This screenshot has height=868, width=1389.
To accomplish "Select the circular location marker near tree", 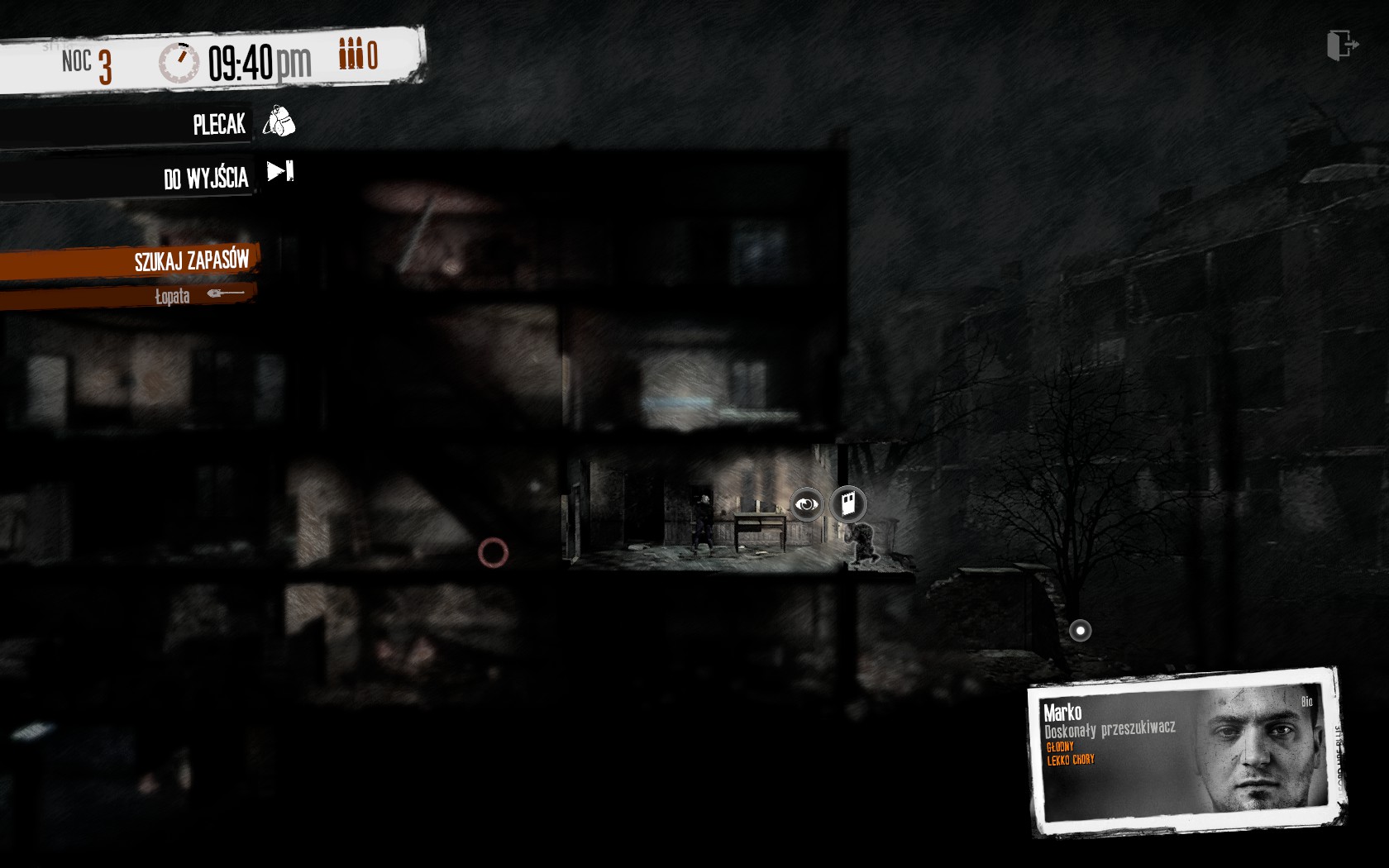I will pos(1080,631).
